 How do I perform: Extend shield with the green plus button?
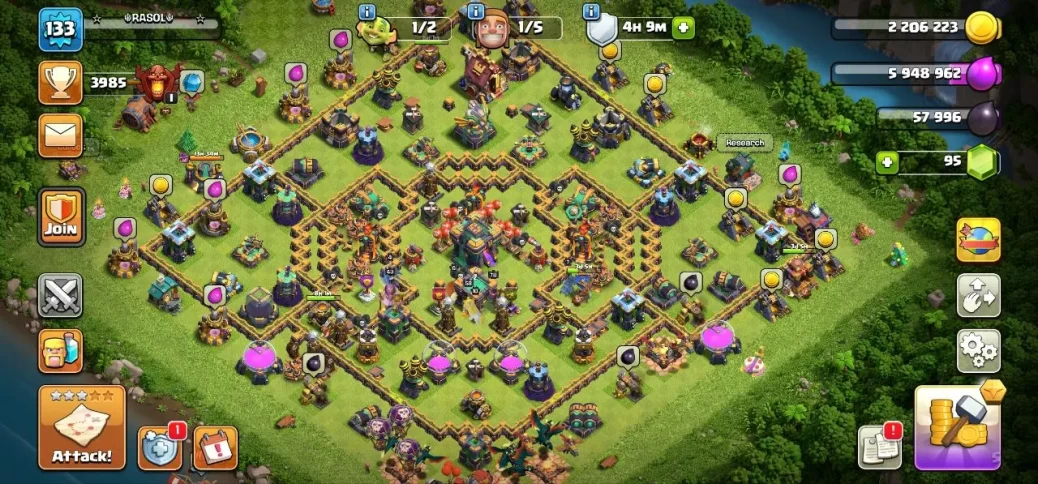click(x=684, y=27)
